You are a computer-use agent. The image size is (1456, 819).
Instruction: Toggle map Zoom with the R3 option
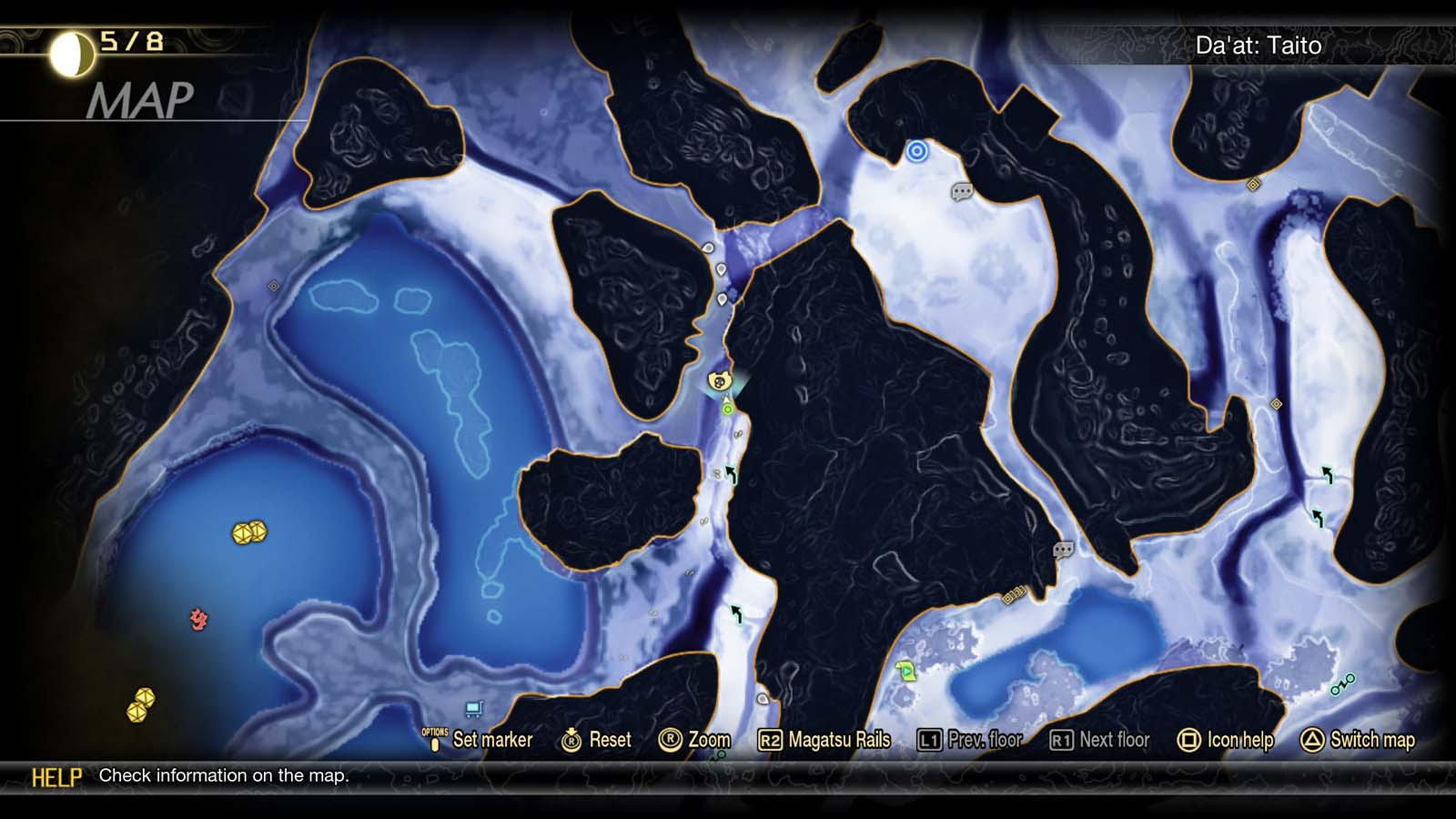coord(698,740)
